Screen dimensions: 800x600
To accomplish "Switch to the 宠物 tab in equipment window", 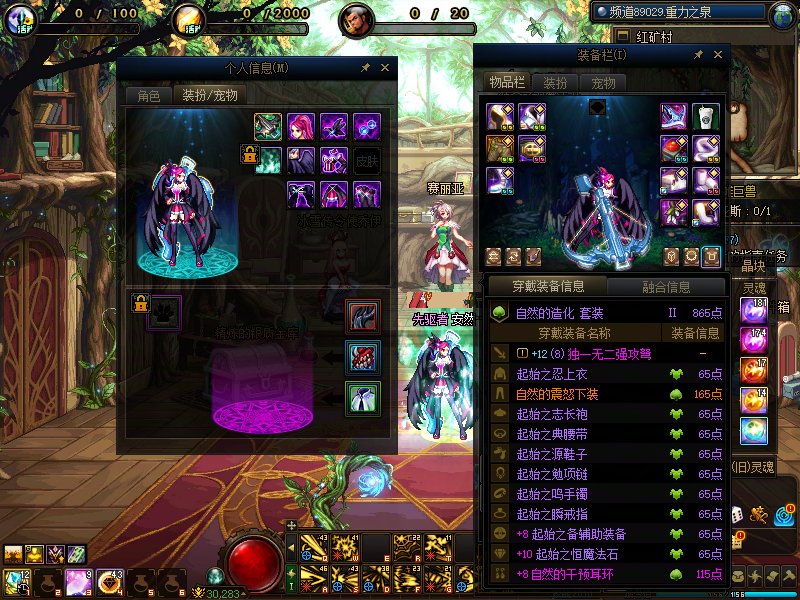I will tap(603, 82).
